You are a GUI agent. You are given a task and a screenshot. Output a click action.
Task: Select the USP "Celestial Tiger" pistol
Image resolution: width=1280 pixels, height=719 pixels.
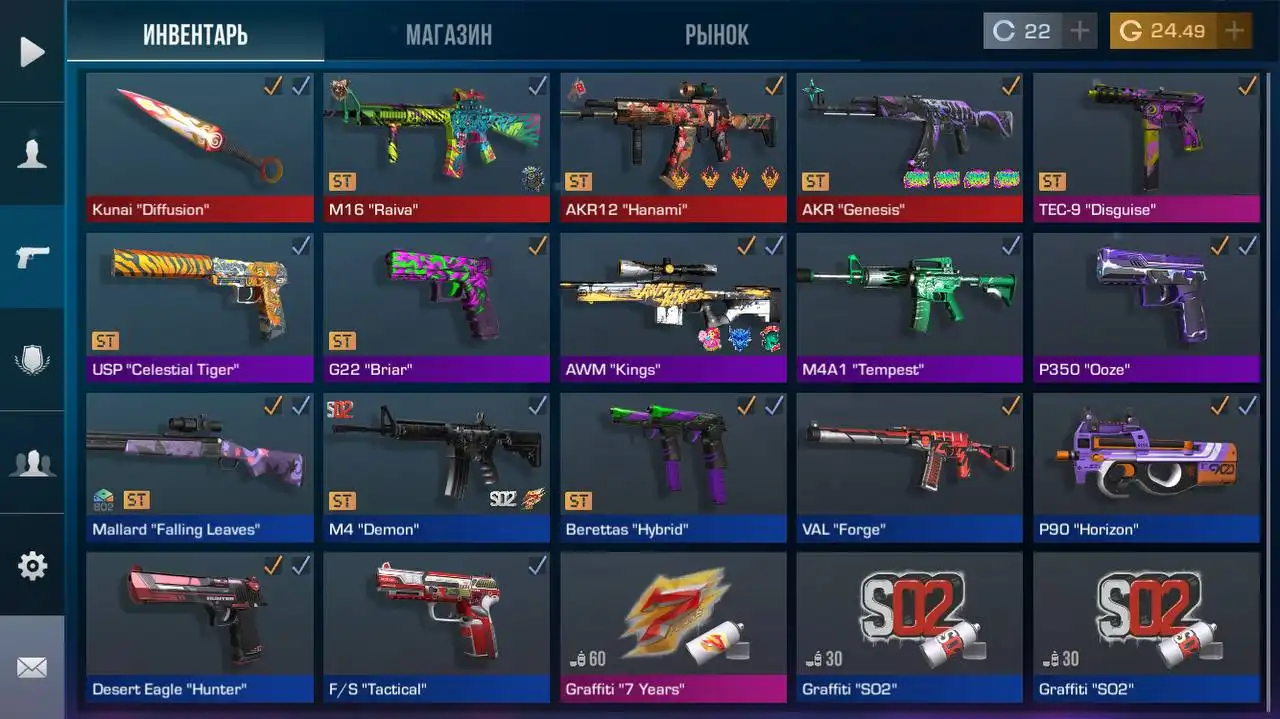(x=199, y=306)
